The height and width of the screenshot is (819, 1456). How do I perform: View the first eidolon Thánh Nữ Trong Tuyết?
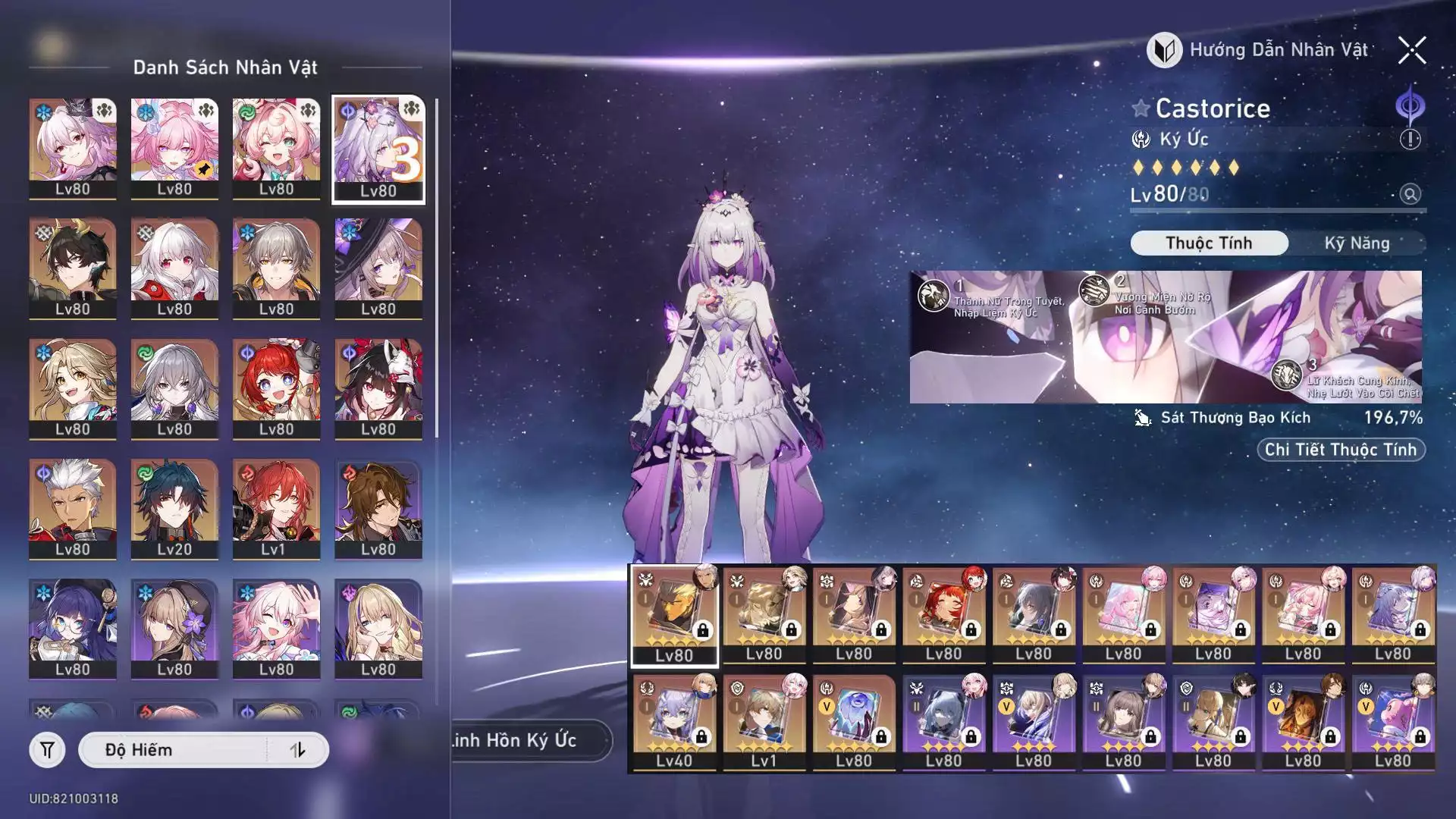pos(934,295)
